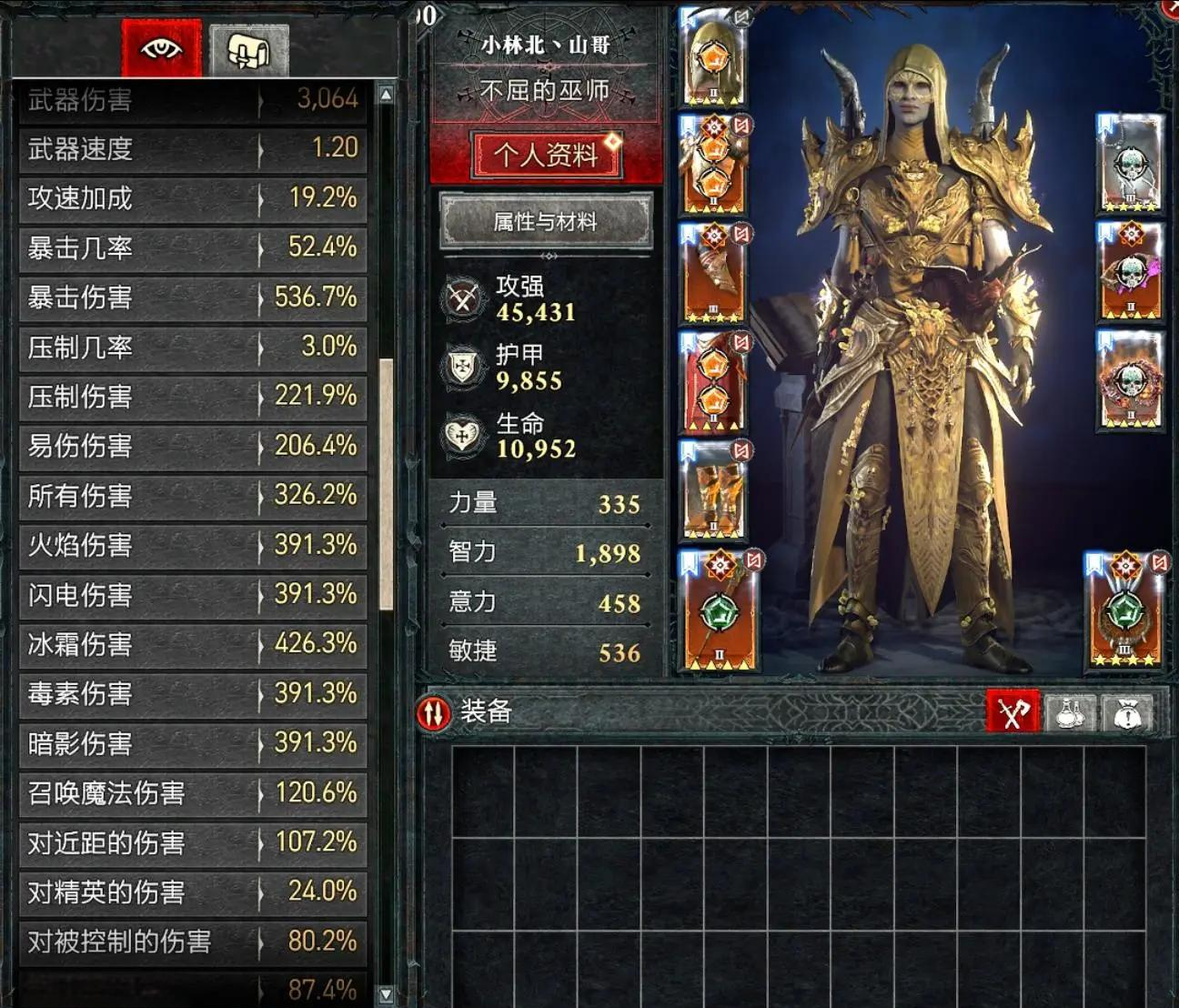Select the equipped pants thumbnail
This screenshot has width=1179, height=1008.
(x=714, y=382)
